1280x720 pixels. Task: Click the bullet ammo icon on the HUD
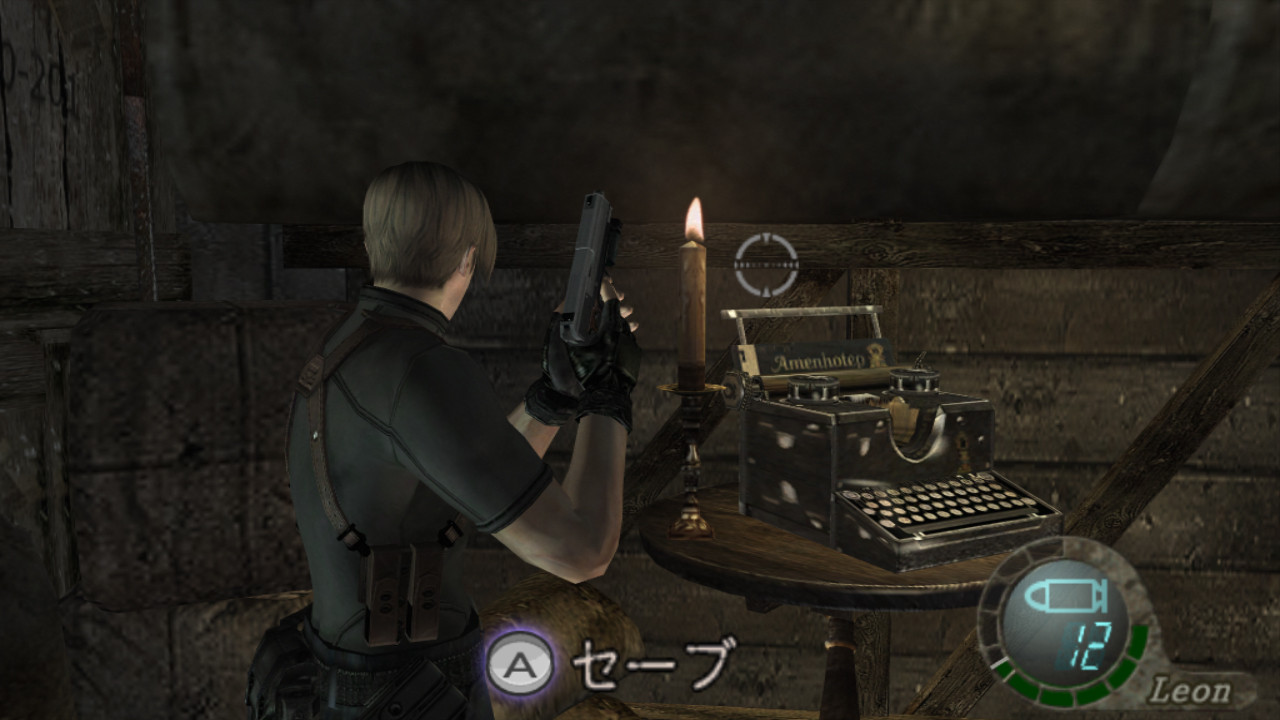click(x=1067, y=594)
